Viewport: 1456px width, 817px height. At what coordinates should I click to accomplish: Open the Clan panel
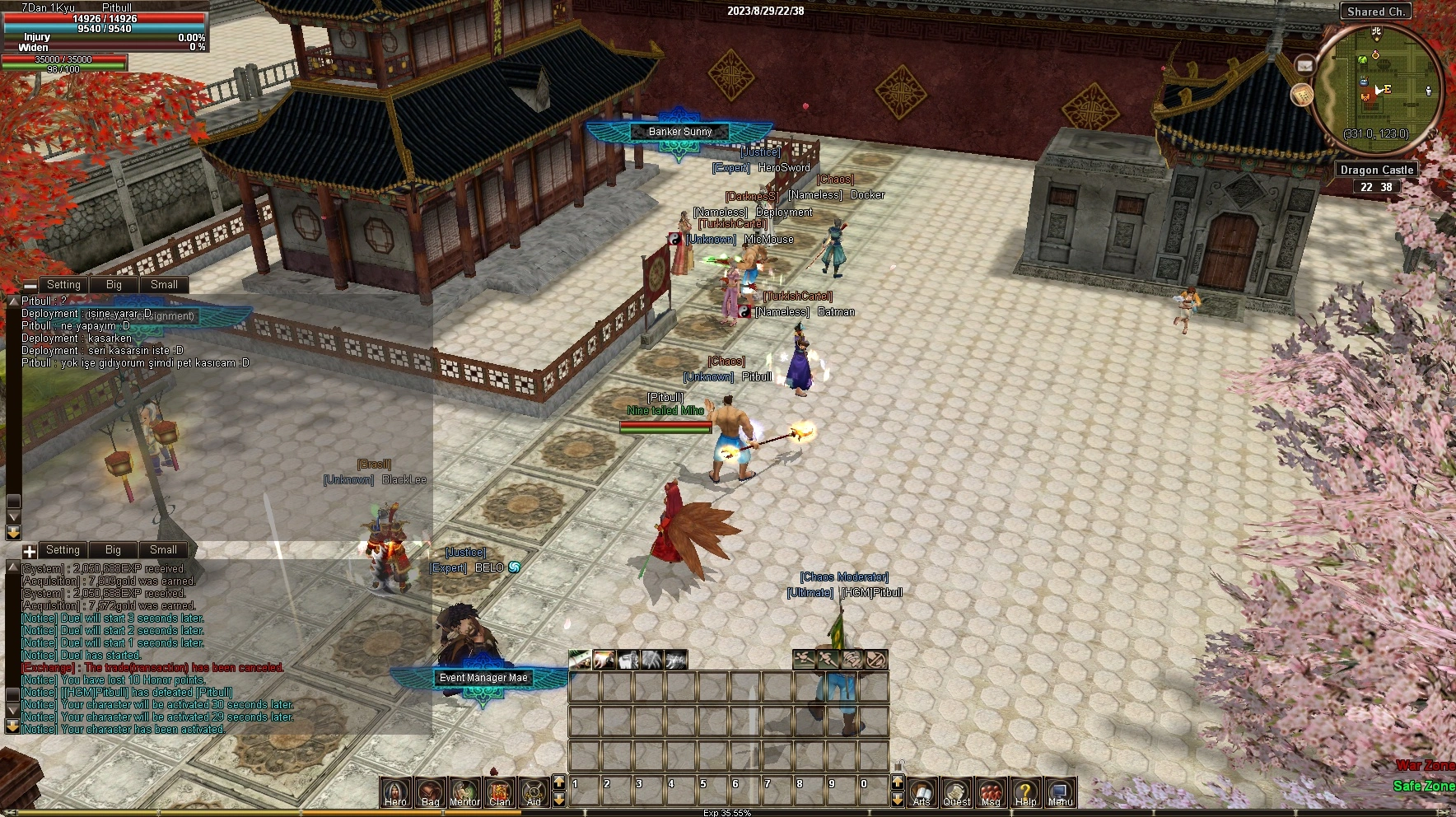[x=499, y=792]
